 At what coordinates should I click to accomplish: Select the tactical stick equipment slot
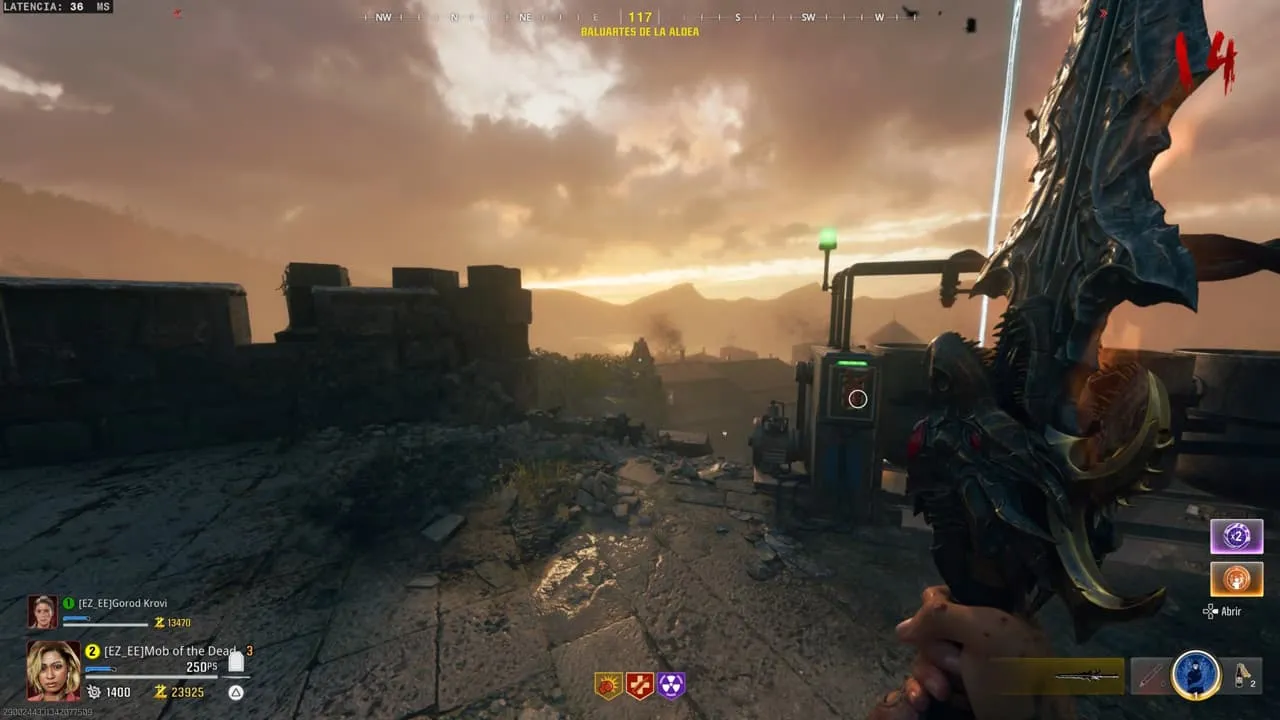pos(1150,676)
